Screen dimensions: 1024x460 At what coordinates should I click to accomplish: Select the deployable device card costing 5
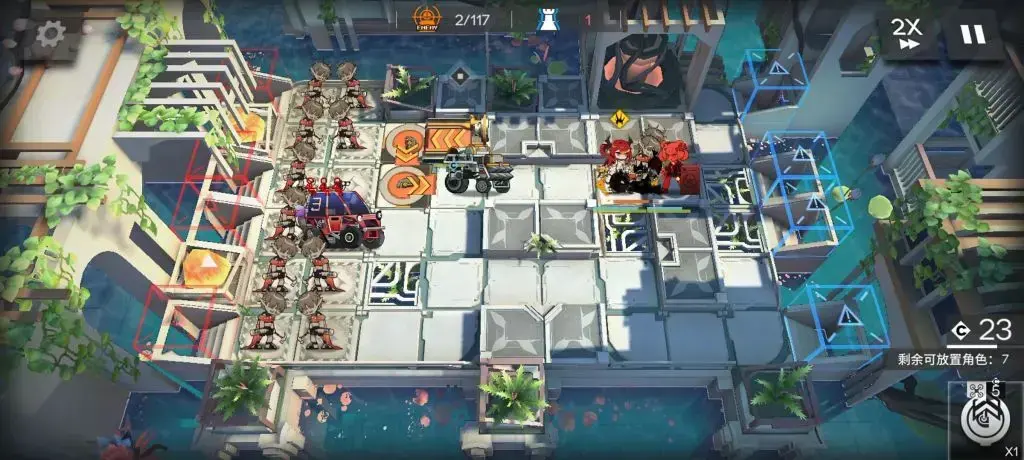coord(984,417)
